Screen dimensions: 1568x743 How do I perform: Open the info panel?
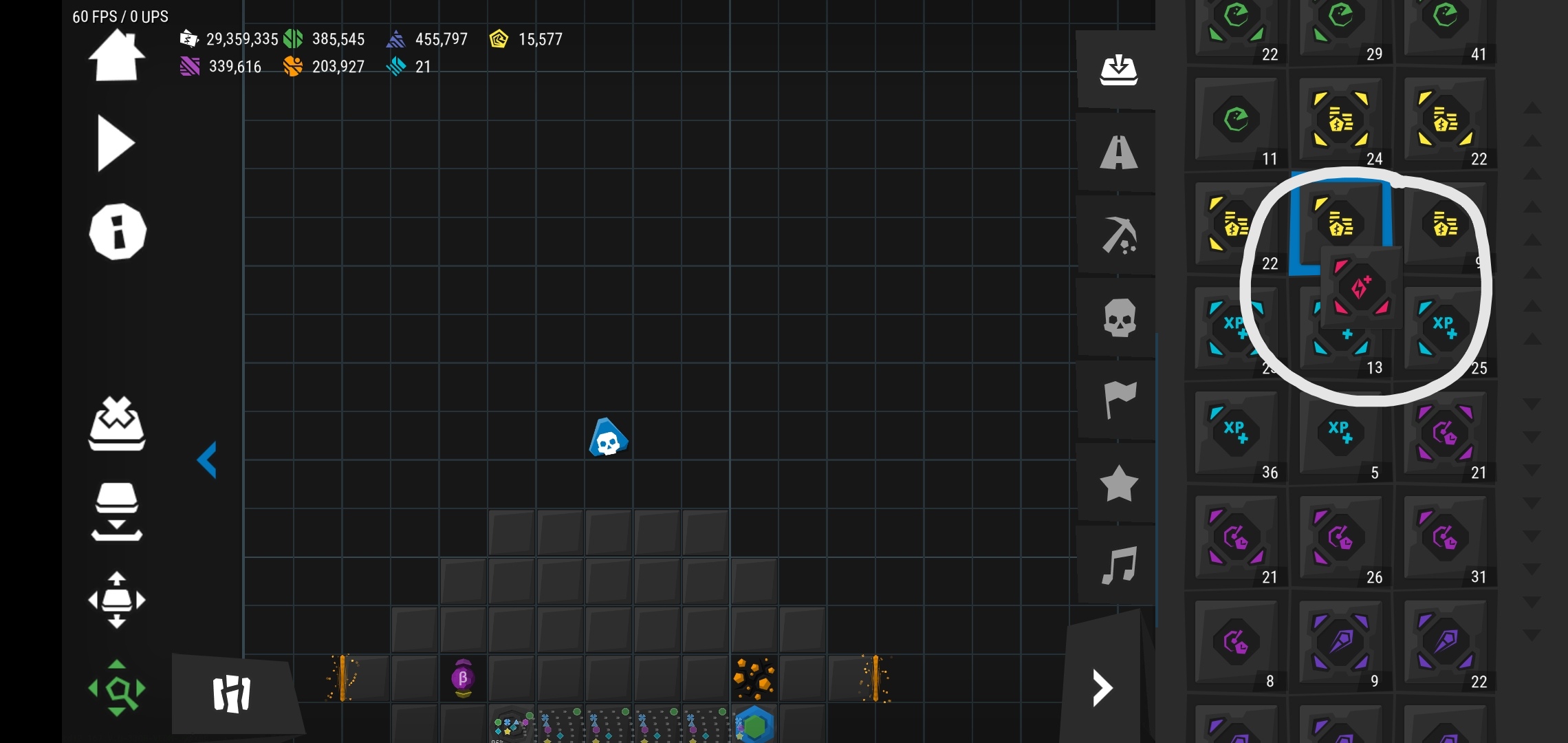point(118,232)
